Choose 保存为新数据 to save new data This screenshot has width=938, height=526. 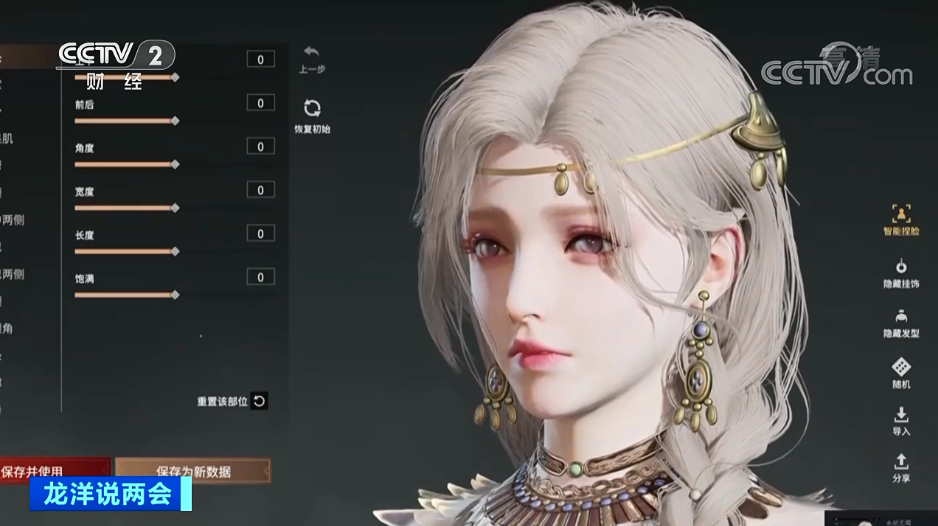point(192,469)
